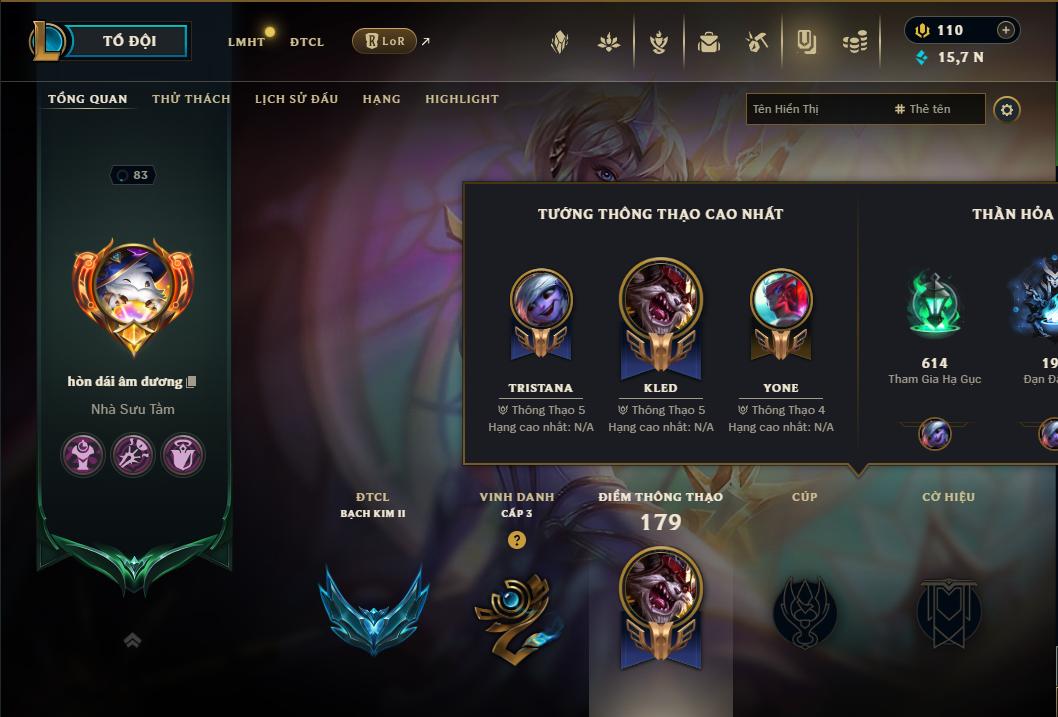Switch to the LMHT game tab
The image size is (1058, 717).
pyautogui.click(x=246, y=42)
